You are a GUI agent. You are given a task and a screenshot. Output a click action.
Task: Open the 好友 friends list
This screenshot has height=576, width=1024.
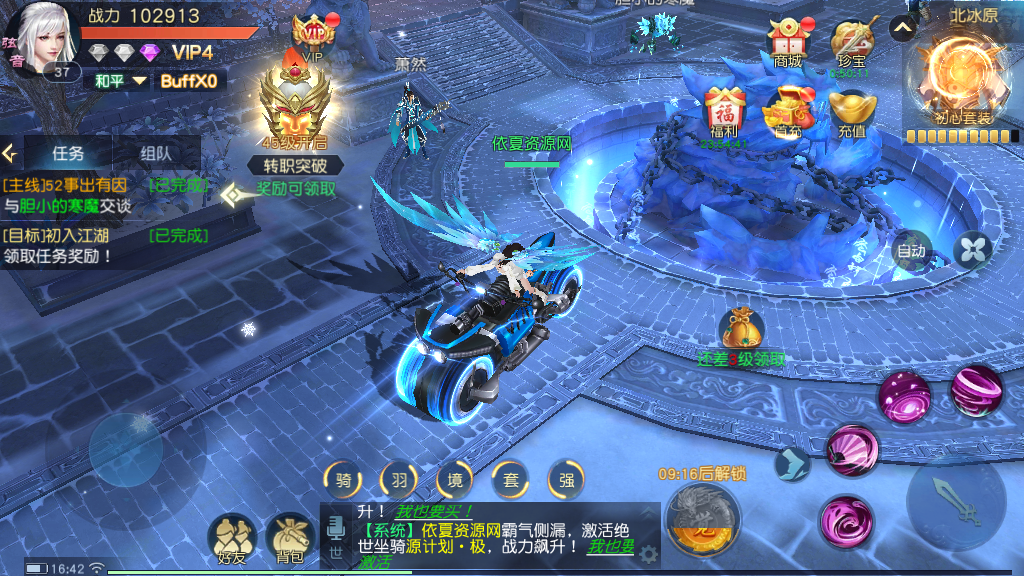[232, 540]
